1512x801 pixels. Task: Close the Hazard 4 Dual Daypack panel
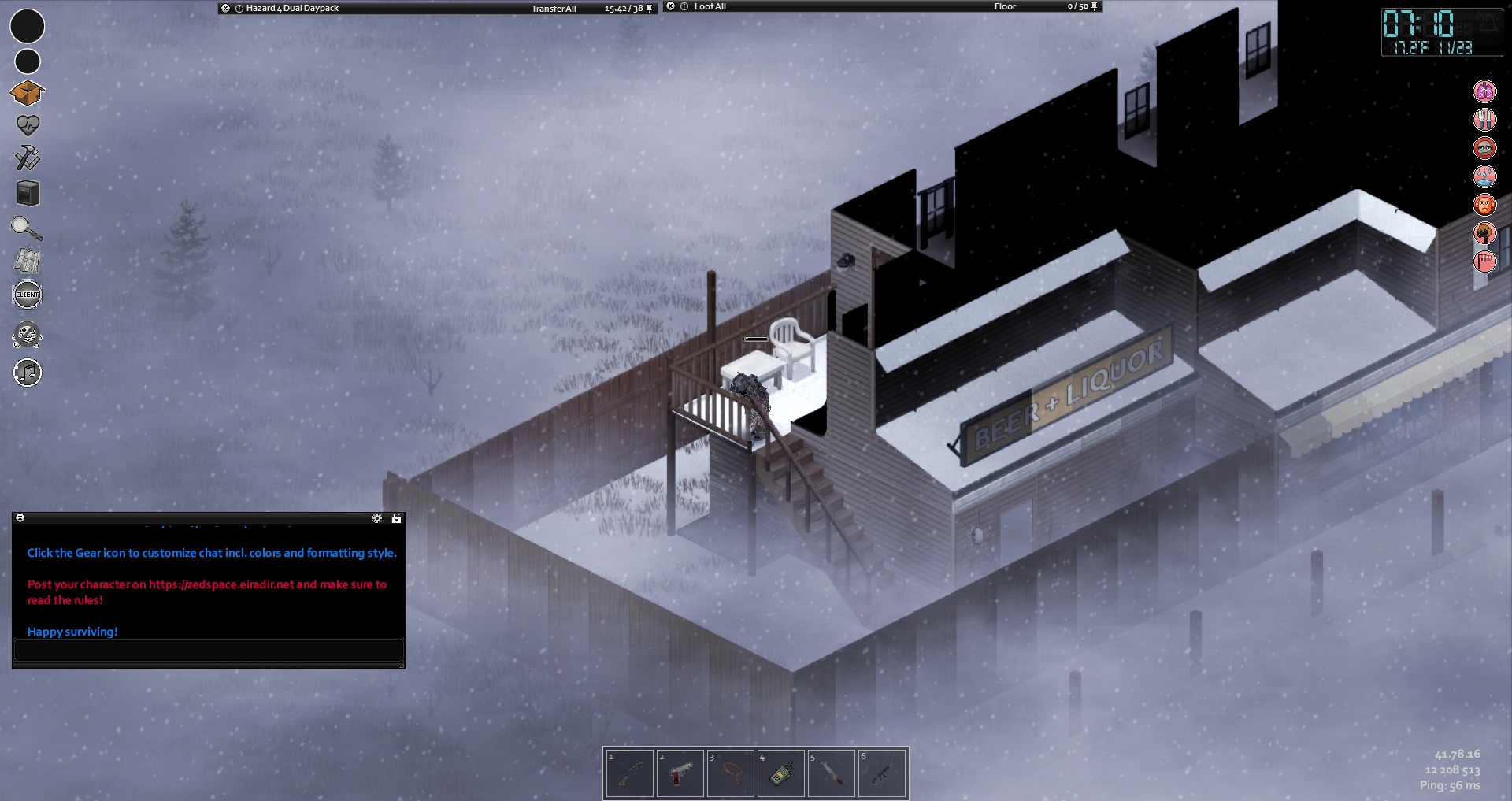click(x=226, y=8)
